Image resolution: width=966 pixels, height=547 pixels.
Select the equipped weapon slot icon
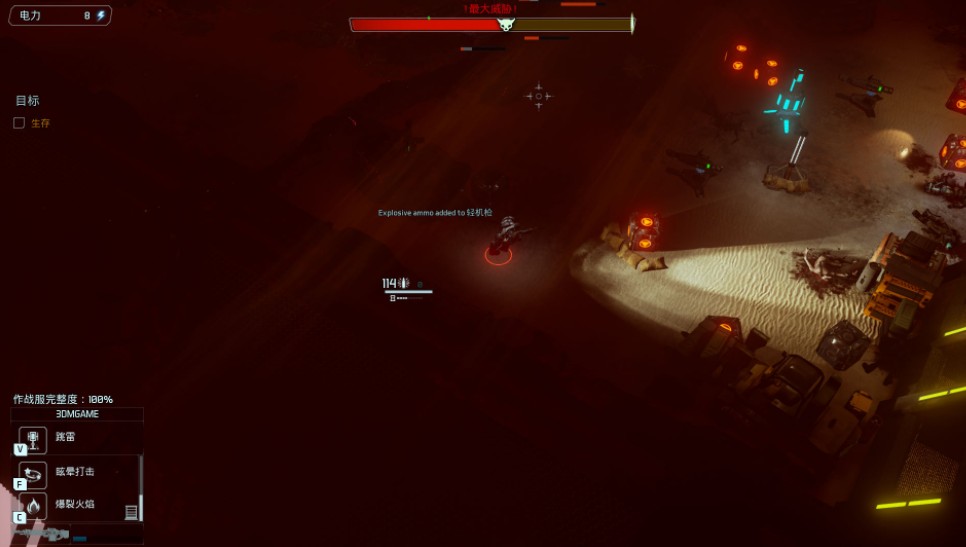40,534
